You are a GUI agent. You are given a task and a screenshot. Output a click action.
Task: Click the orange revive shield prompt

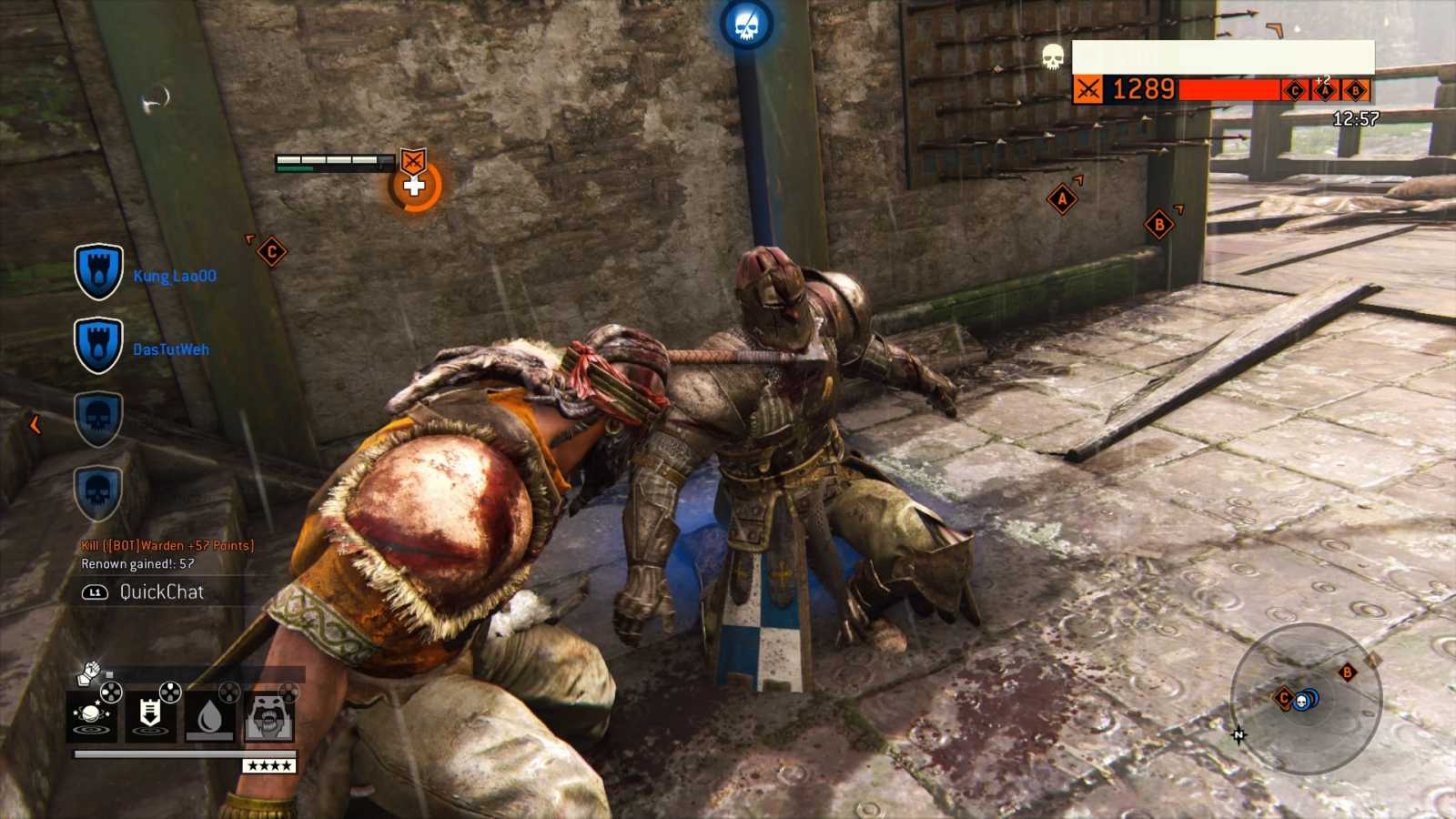click(415, 184)
